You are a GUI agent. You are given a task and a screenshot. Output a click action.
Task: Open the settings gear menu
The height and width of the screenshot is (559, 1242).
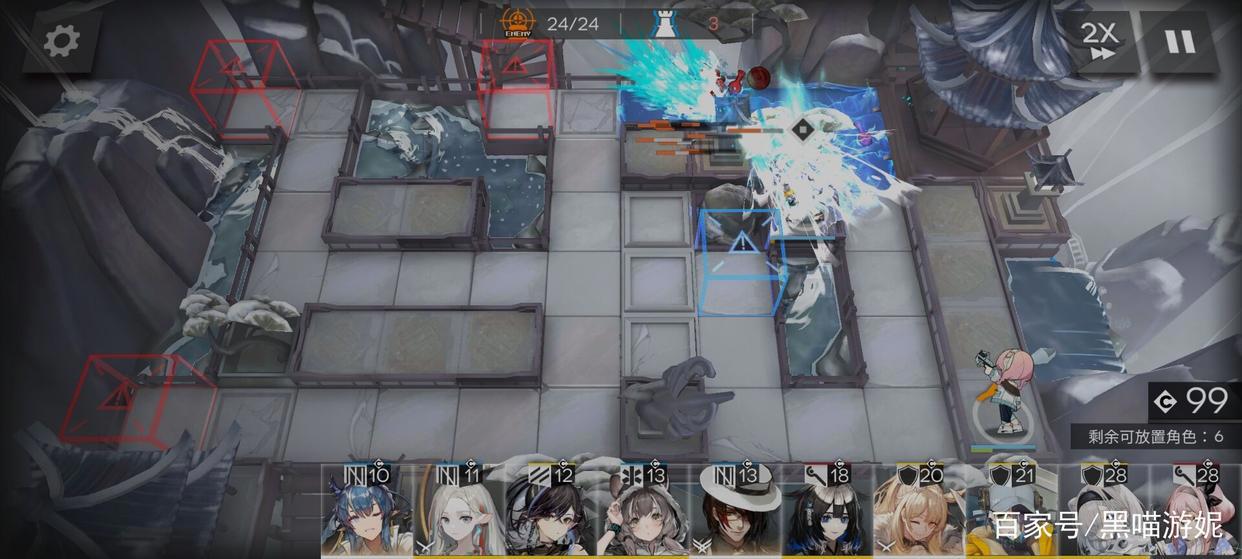coord(60,41)
